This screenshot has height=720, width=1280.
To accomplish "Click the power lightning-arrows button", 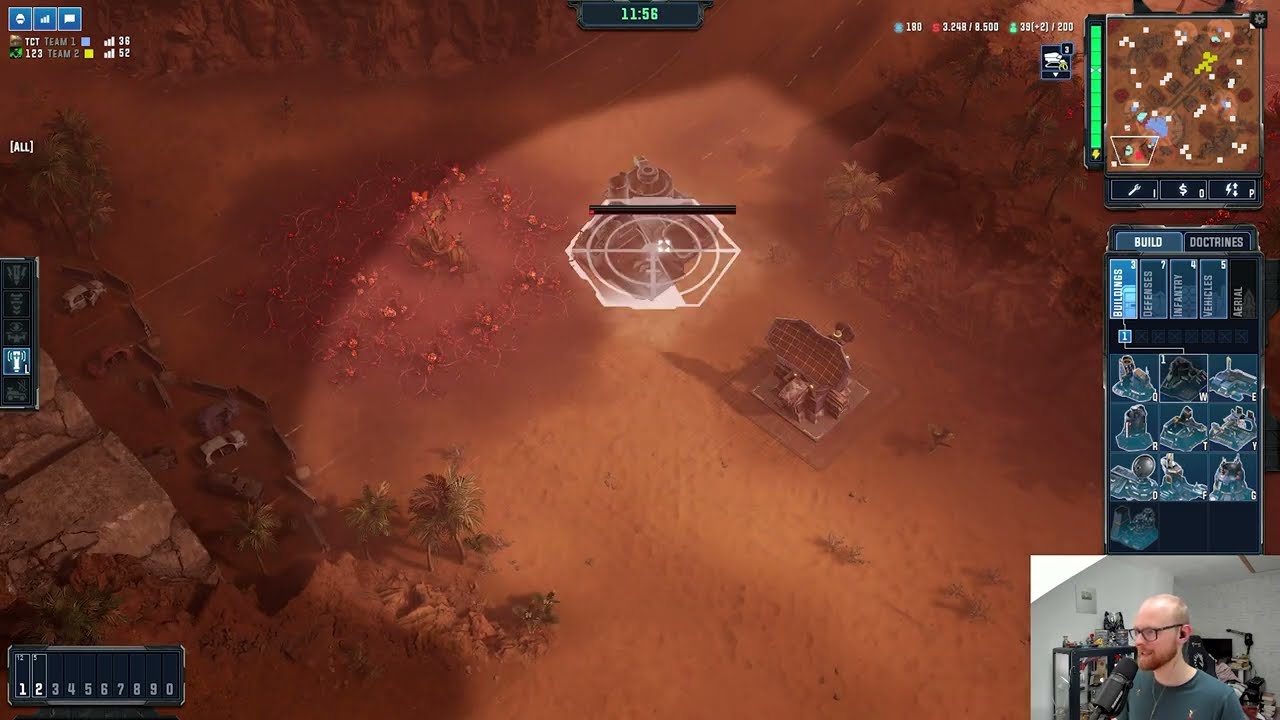I will 1232,190.
